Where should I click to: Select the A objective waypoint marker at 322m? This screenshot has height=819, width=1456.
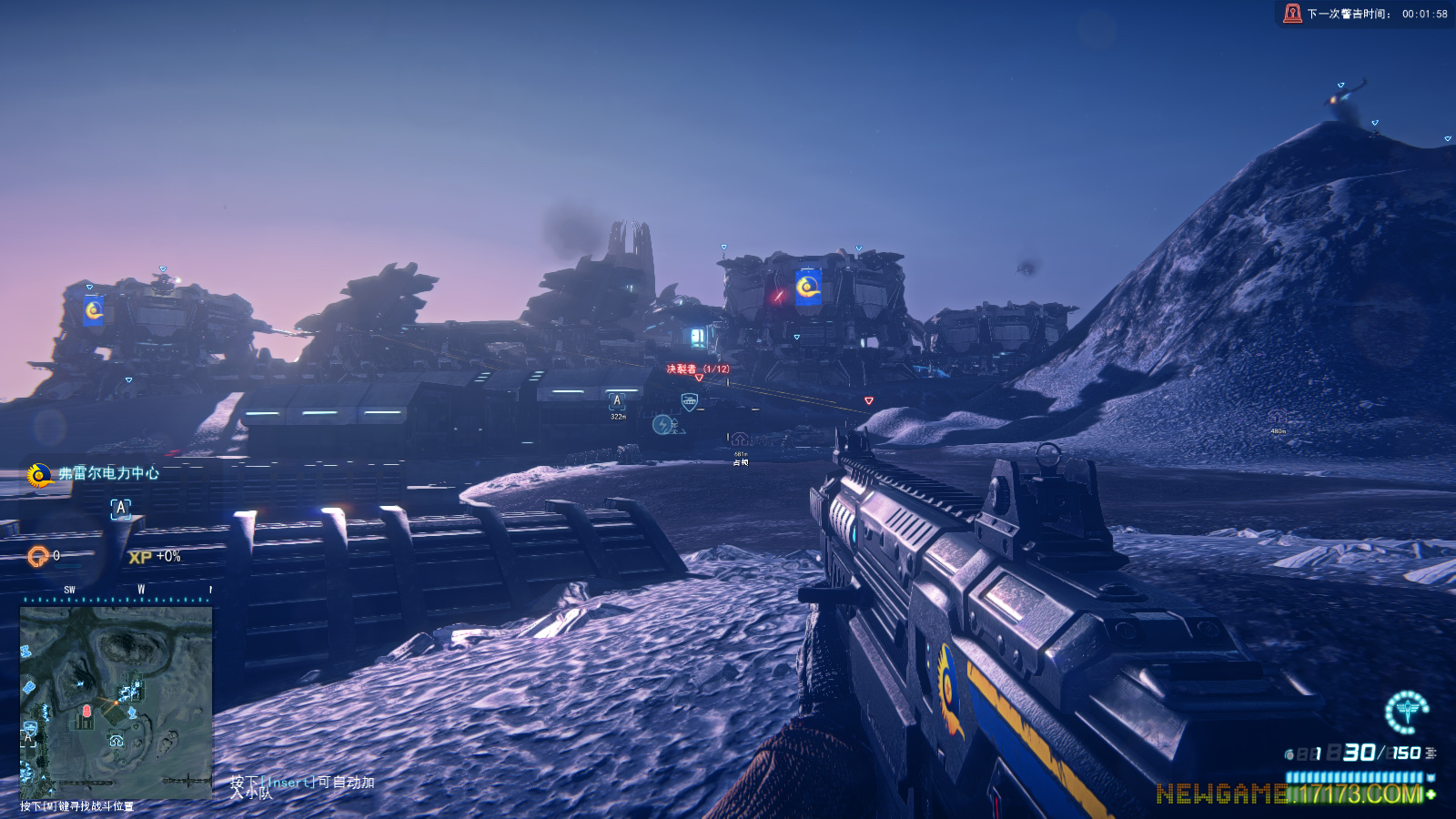617,401
